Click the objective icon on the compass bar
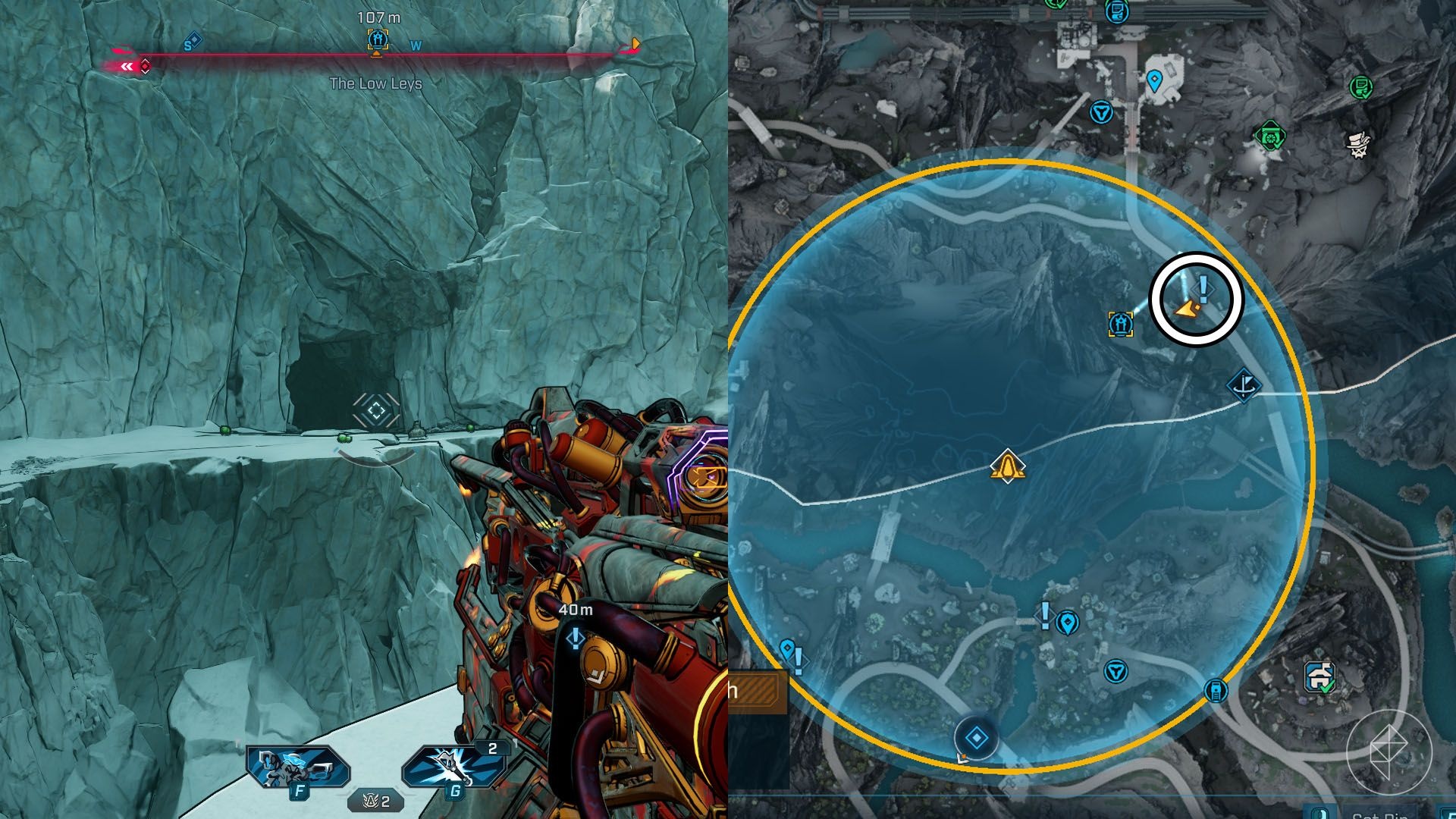Viewport: 1456px width, 819px height. point(377,39)
